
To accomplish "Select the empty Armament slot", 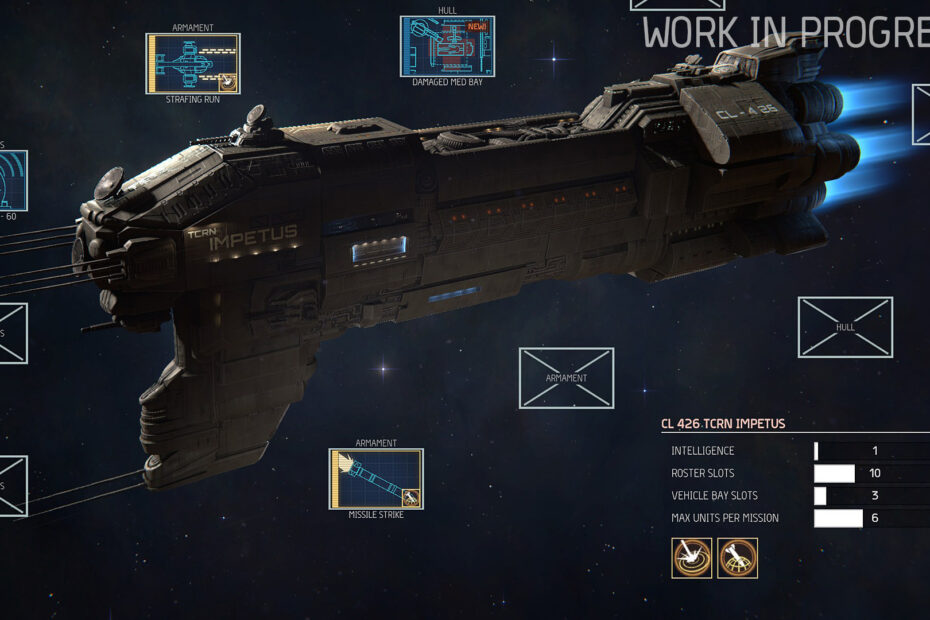I will coord(566,378).
